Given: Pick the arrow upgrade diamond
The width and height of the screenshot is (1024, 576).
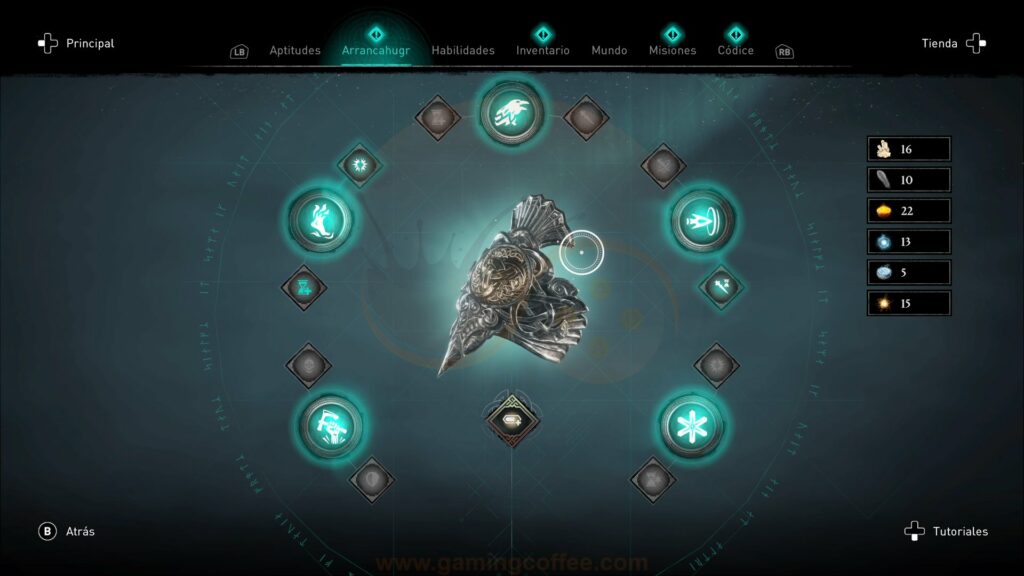Looking at the screenshot, I should [719, 286].
